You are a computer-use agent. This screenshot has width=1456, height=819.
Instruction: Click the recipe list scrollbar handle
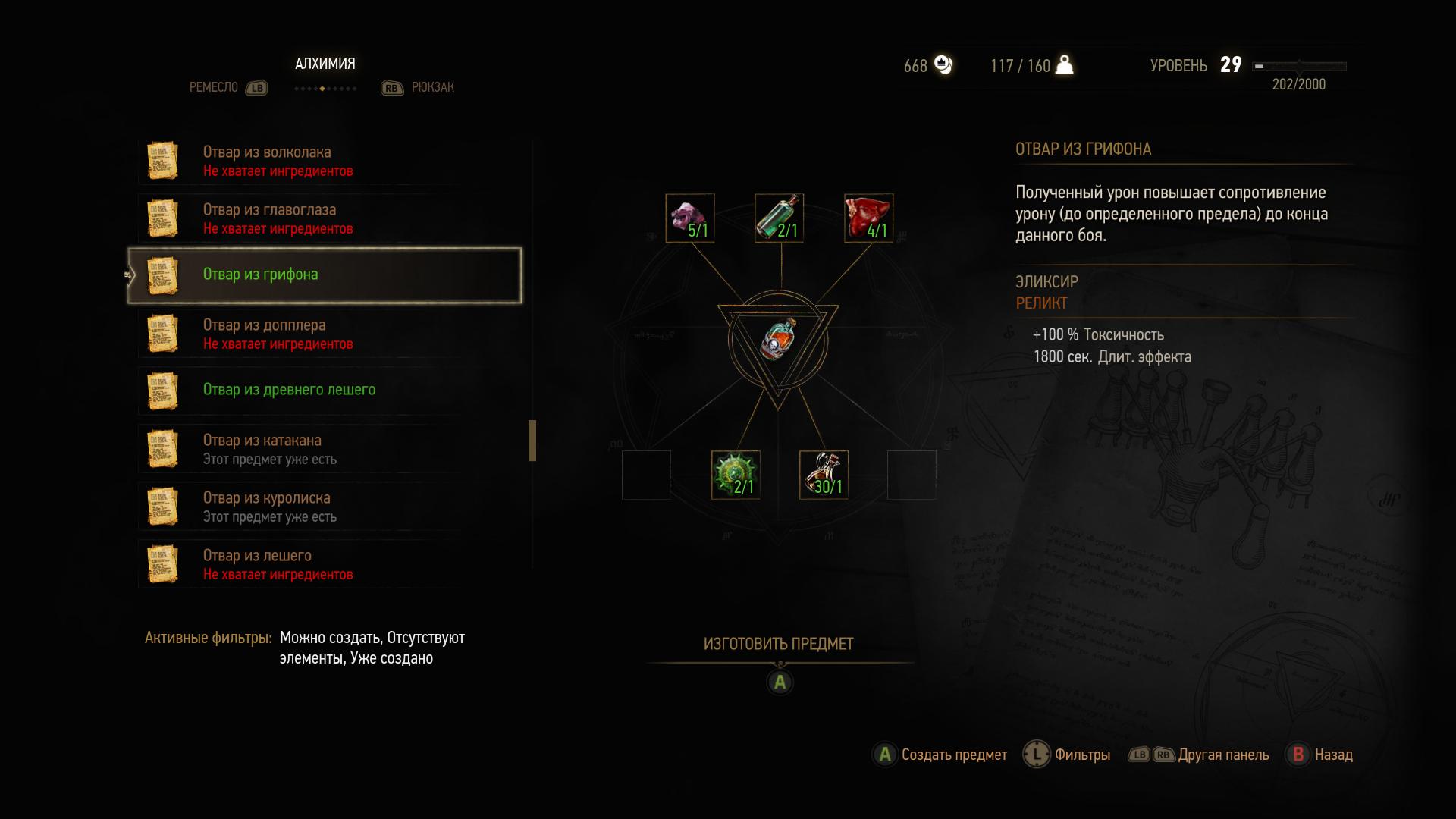click(x=532, y=441)
